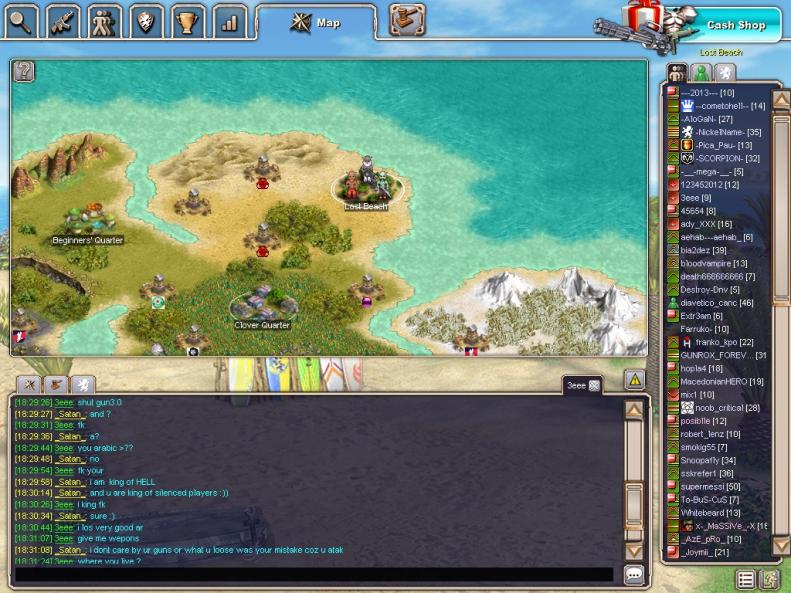Click the map help question mark
Image resolution: width=791 pixels, height=593 pixels.
tap(25, 71)
